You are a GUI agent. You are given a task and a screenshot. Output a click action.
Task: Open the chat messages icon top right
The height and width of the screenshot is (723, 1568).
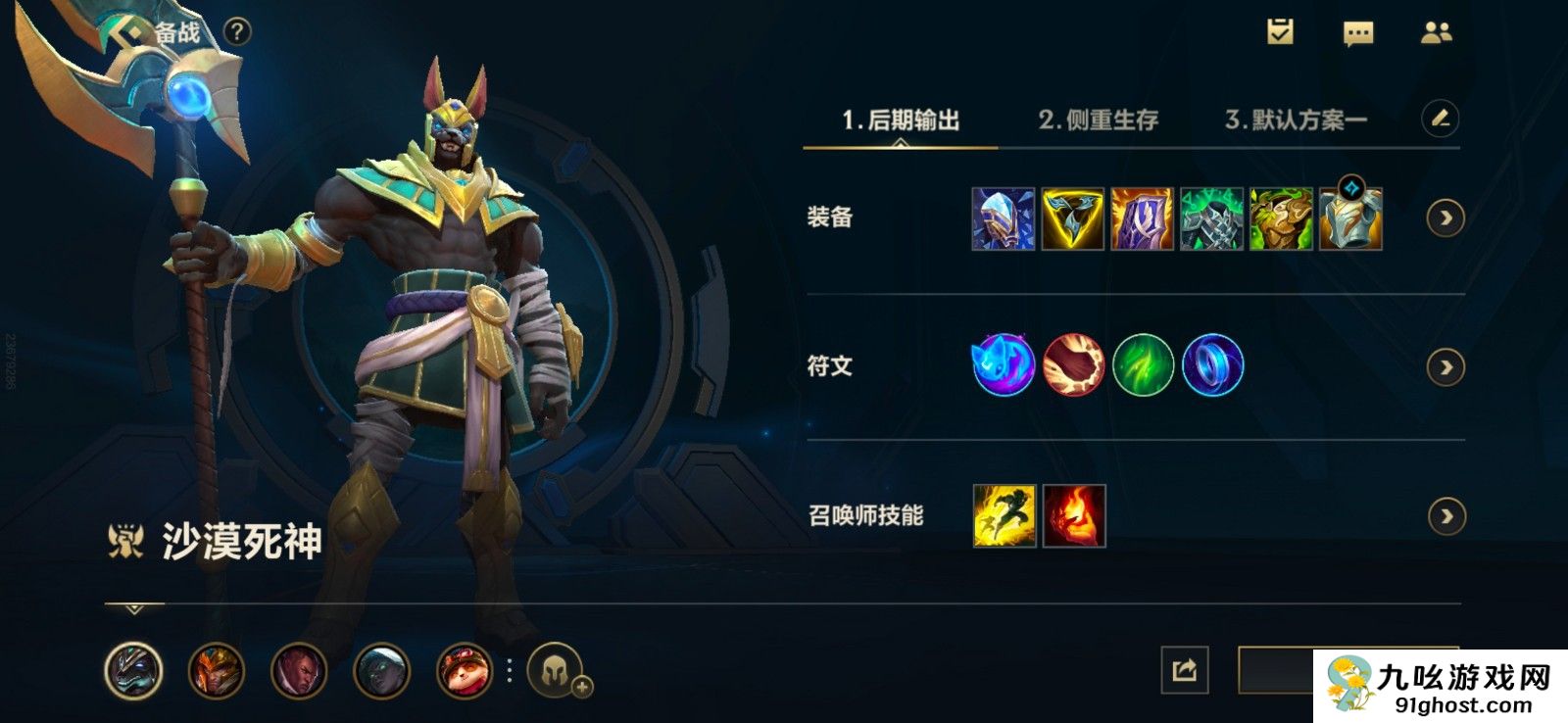pyautogui.click(x=1357, y=32)
